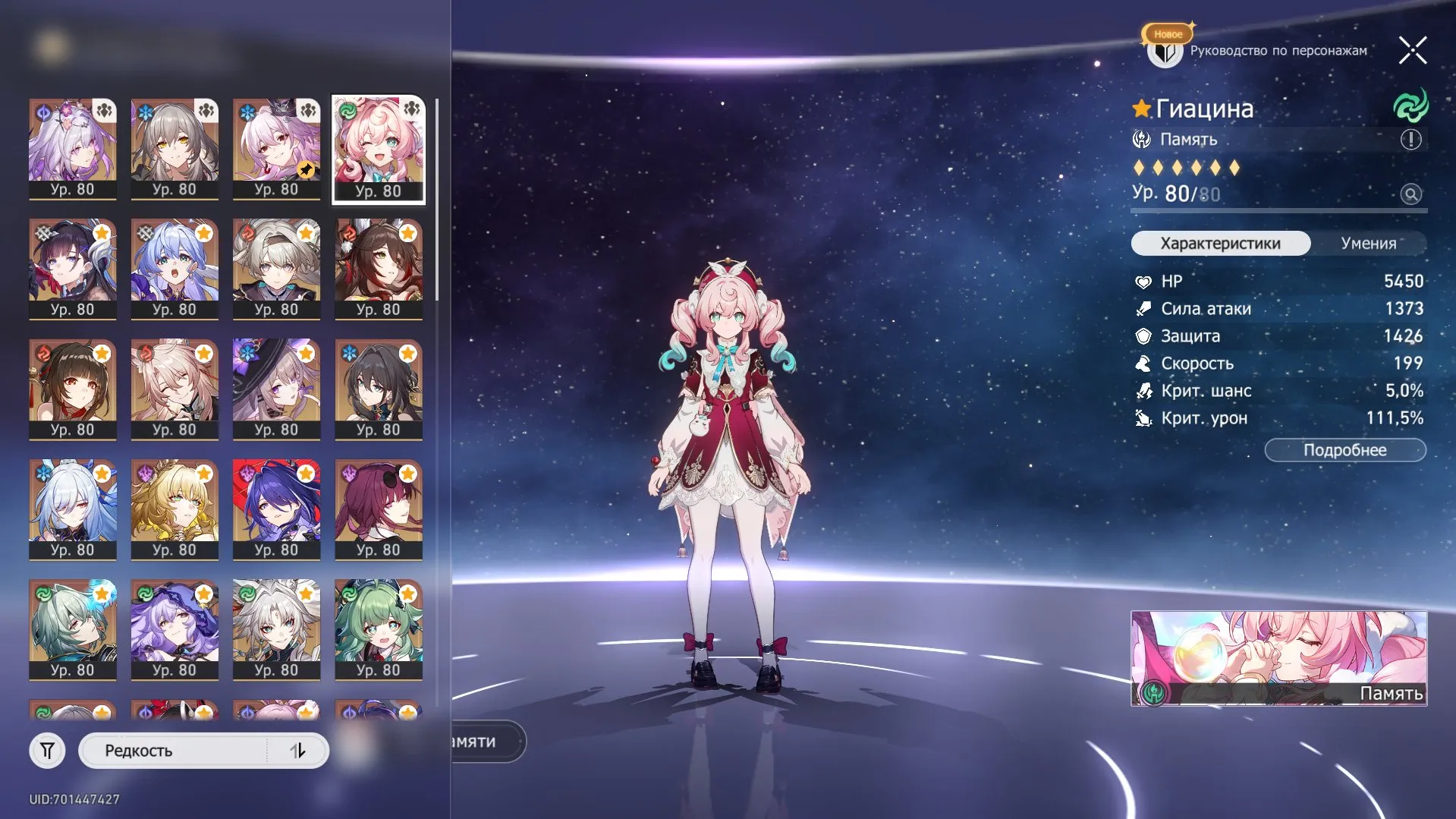Open the Память light cone banner
Image resolution: width=1456 pixels, height=819 pixels.
(x=1278, y=658)
